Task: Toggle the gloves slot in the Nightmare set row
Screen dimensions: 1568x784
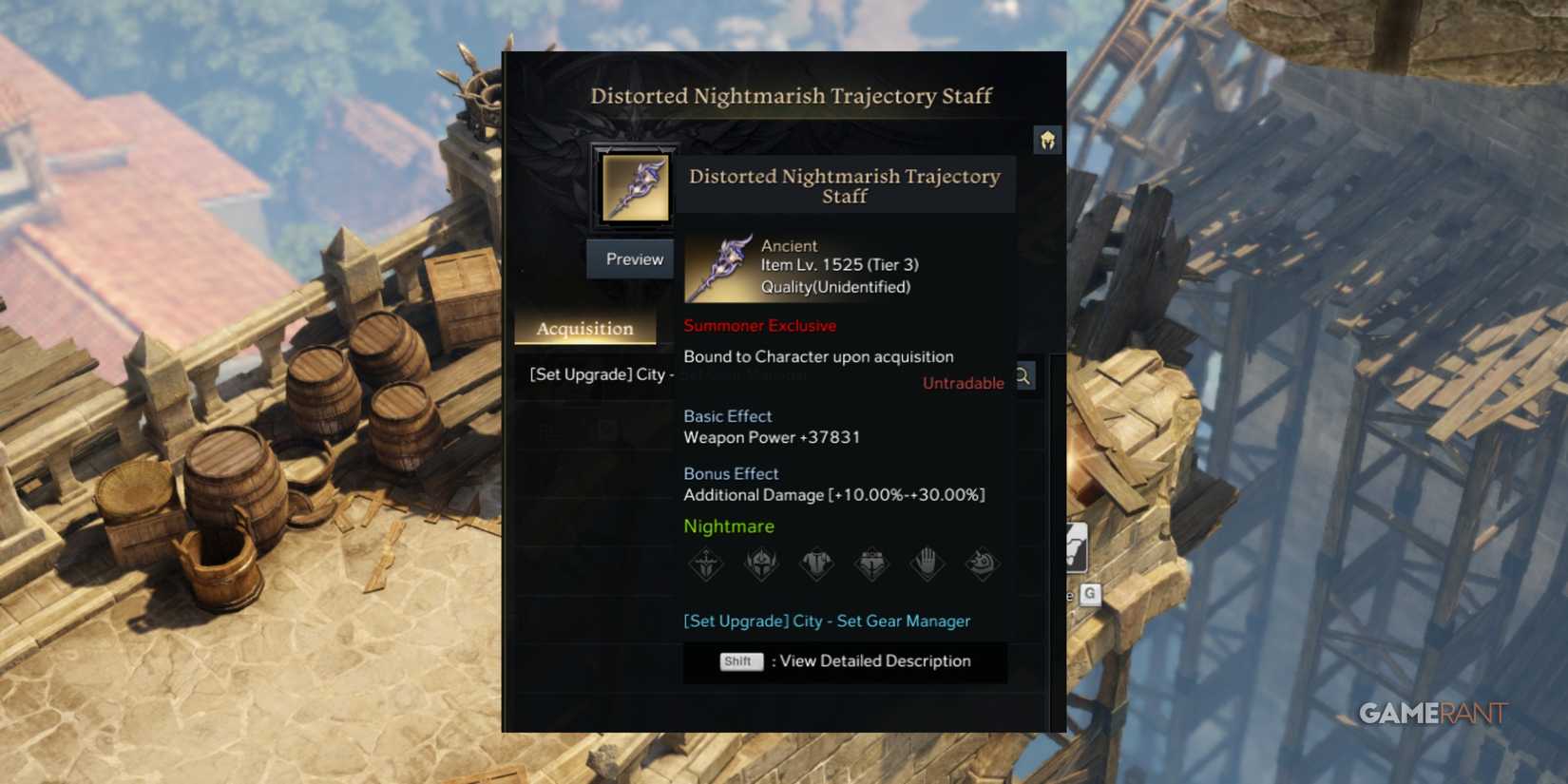Action: coord(927,563)
